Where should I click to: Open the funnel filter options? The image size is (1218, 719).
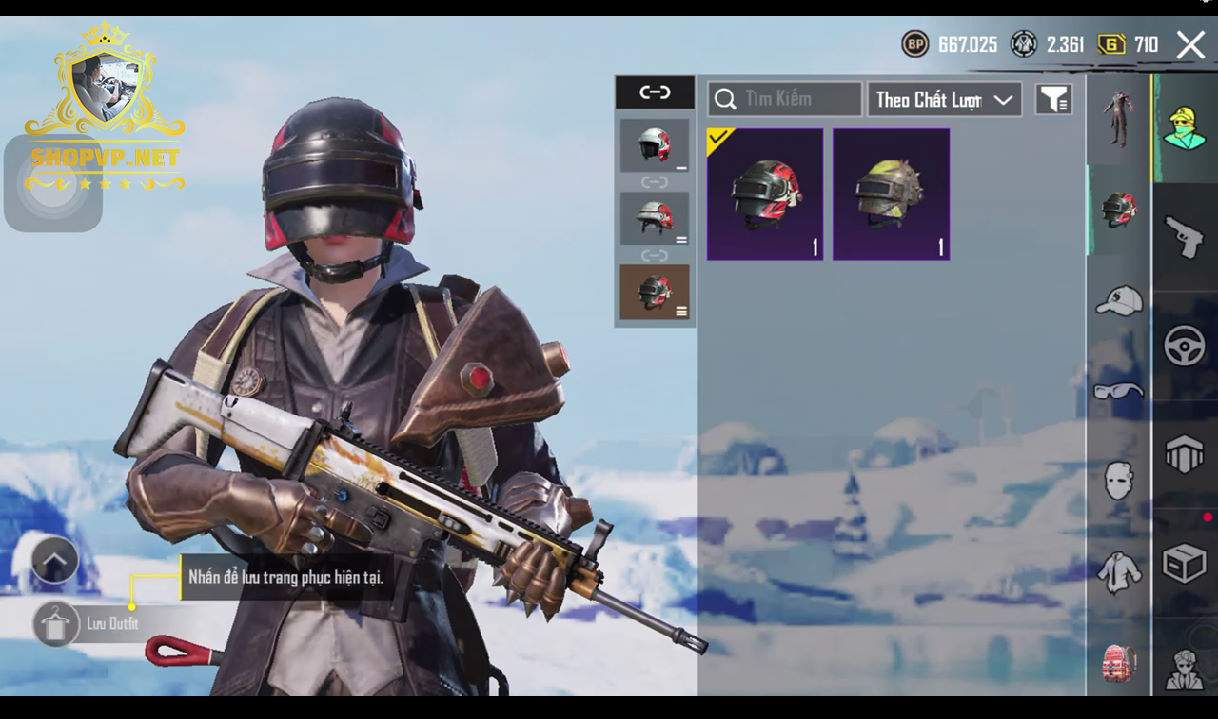[x=1053, y=99]
